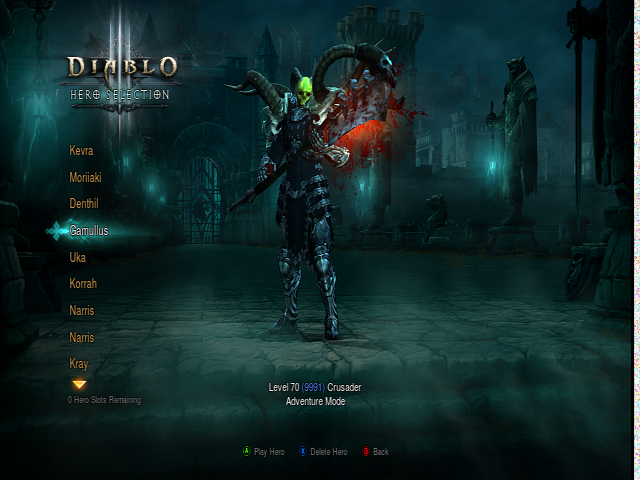Viewport: 640px width, 480px height.
Task: Select the hero Kevra
Action: click(x=82, y=150)
